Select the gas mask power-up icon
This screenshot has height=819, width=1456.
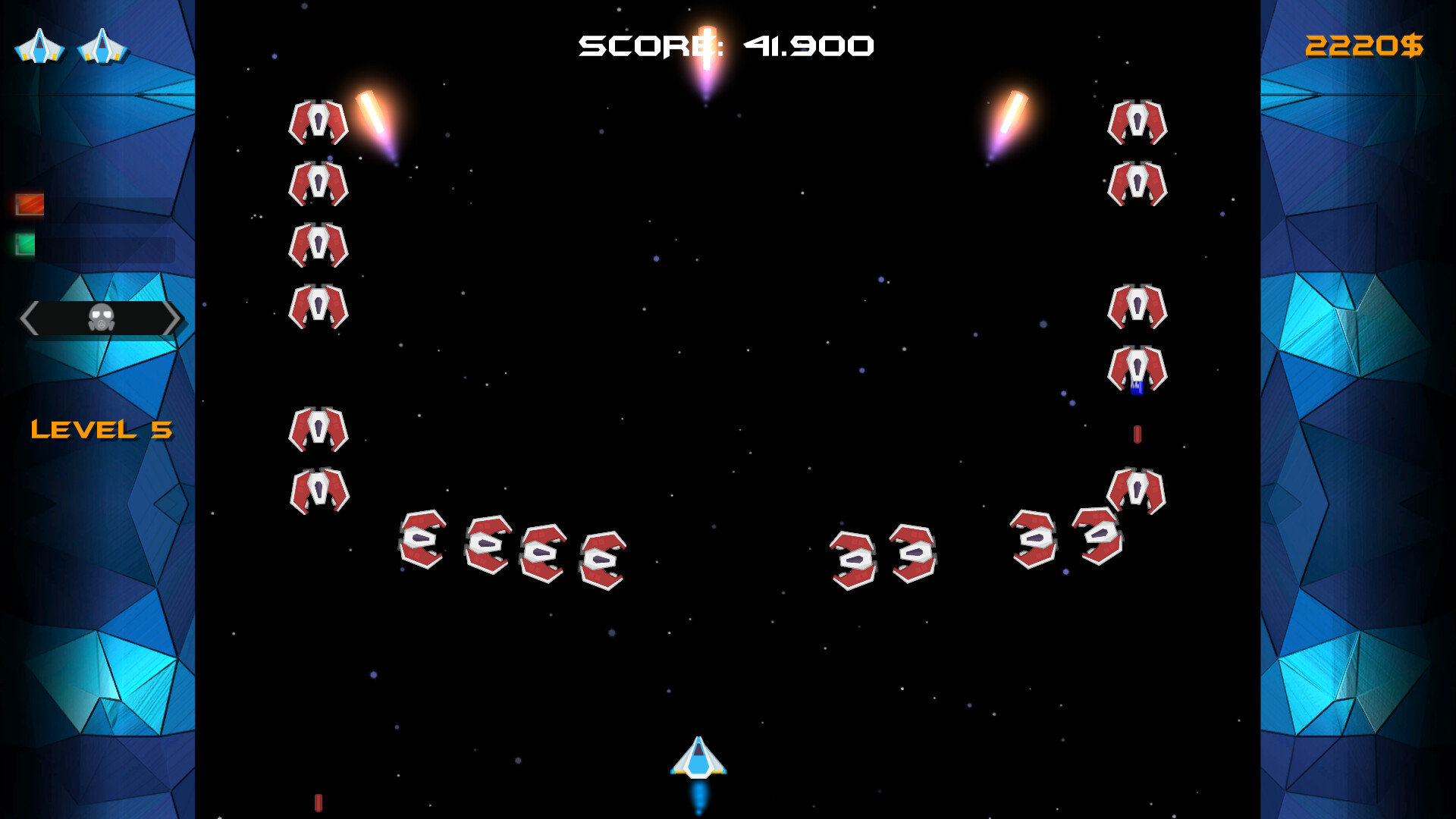101,318
